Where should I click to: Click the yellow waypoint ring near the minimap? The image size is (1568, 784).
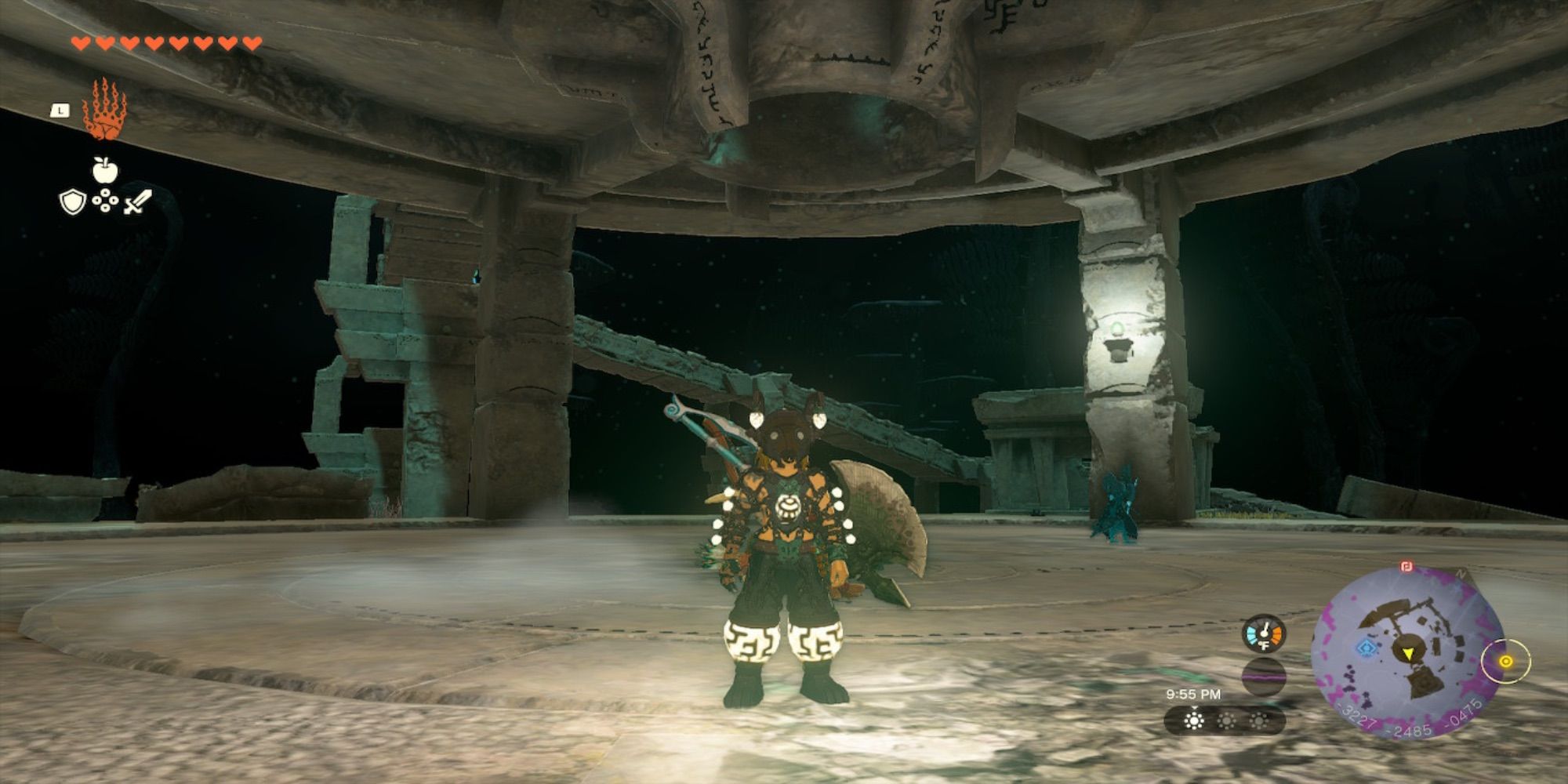click(x=1505, y=662)
